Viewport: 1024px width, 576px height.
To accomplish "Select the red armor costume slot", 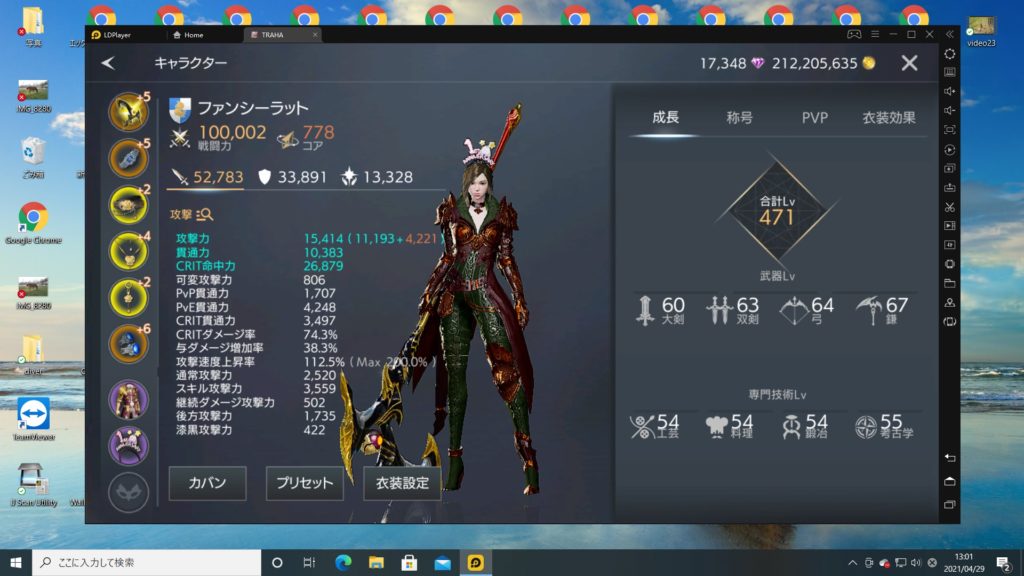I will click(128, 399).
